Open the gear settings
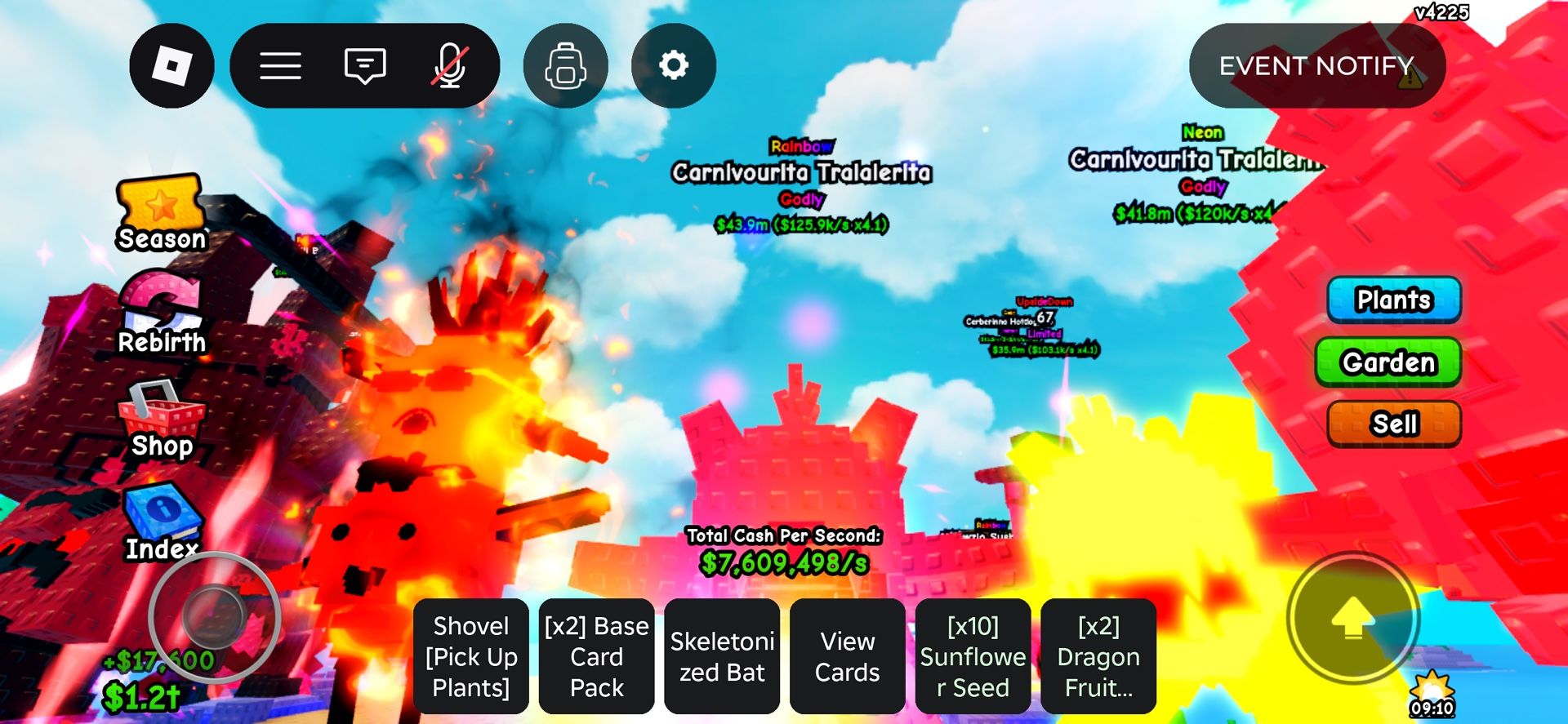 (674, 65)
